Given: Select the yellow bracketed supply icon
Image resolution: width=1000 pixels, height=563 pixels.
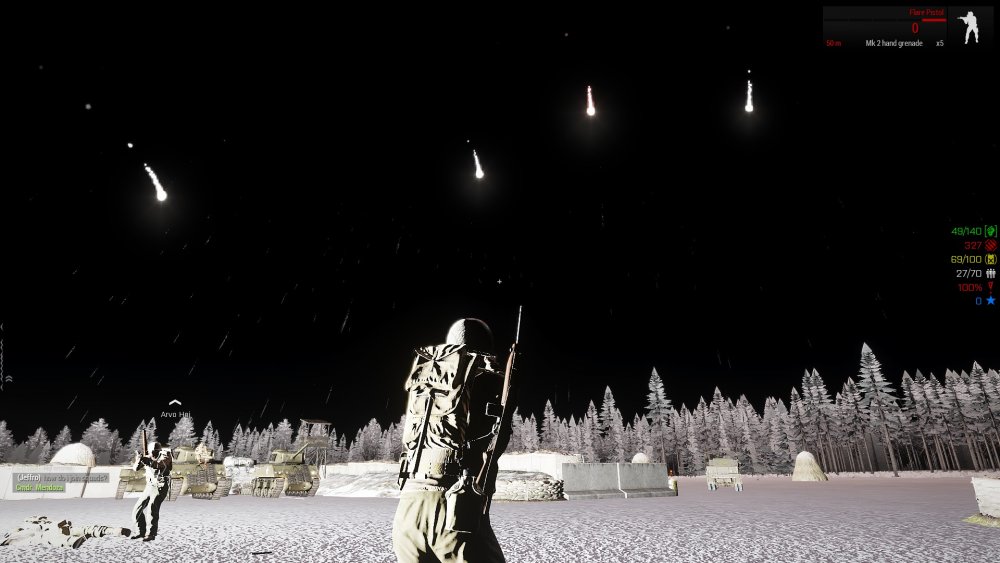Looking at the screenshot, I should pos(991,259).
